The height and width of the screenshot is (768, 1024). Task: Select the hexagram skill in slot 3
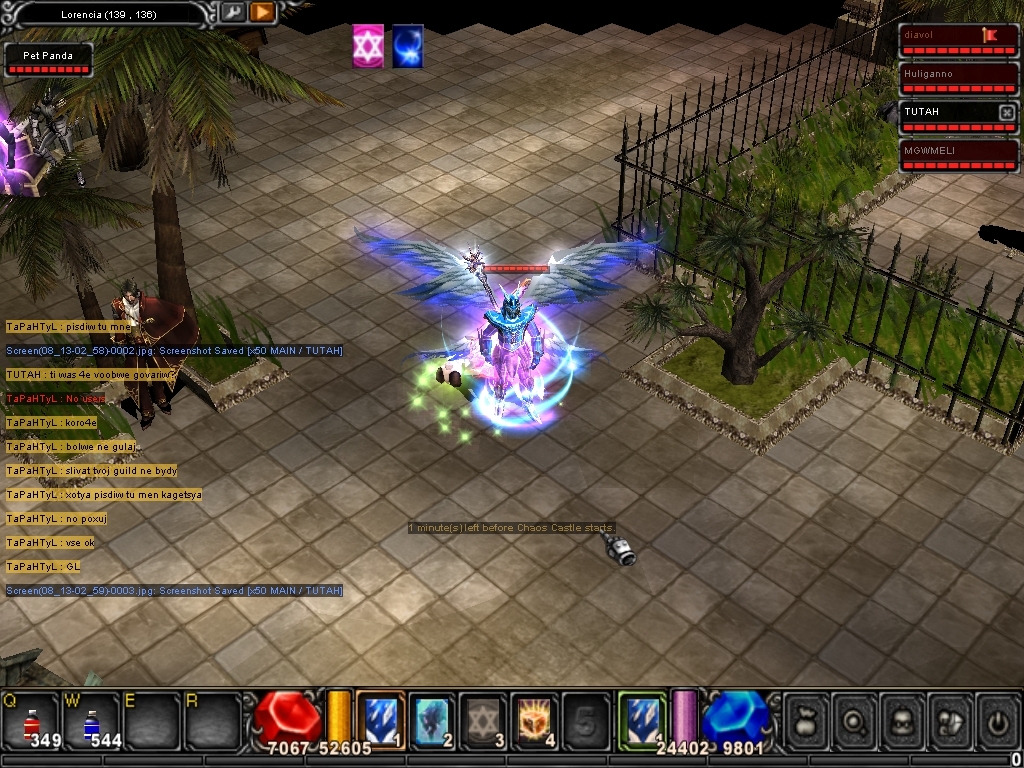pos(484,718)
